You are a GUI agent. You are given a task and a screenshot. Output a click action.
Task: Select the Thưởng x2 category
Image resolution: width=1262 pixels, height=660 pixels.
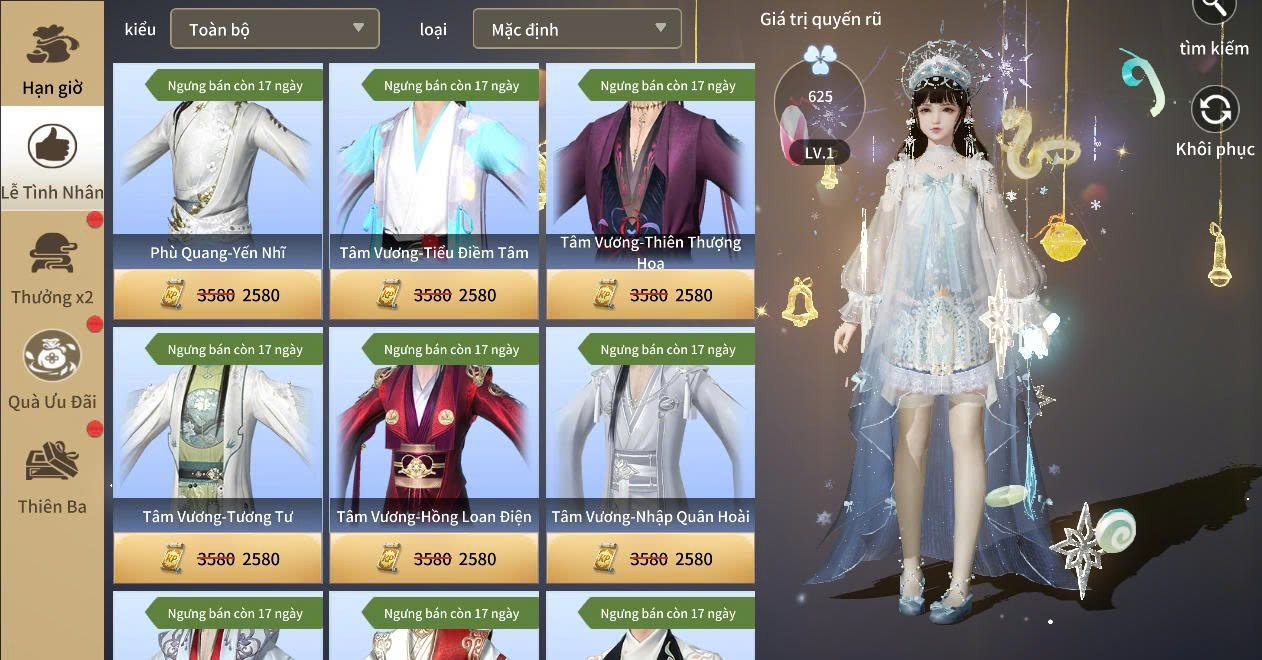coord(52,267)
